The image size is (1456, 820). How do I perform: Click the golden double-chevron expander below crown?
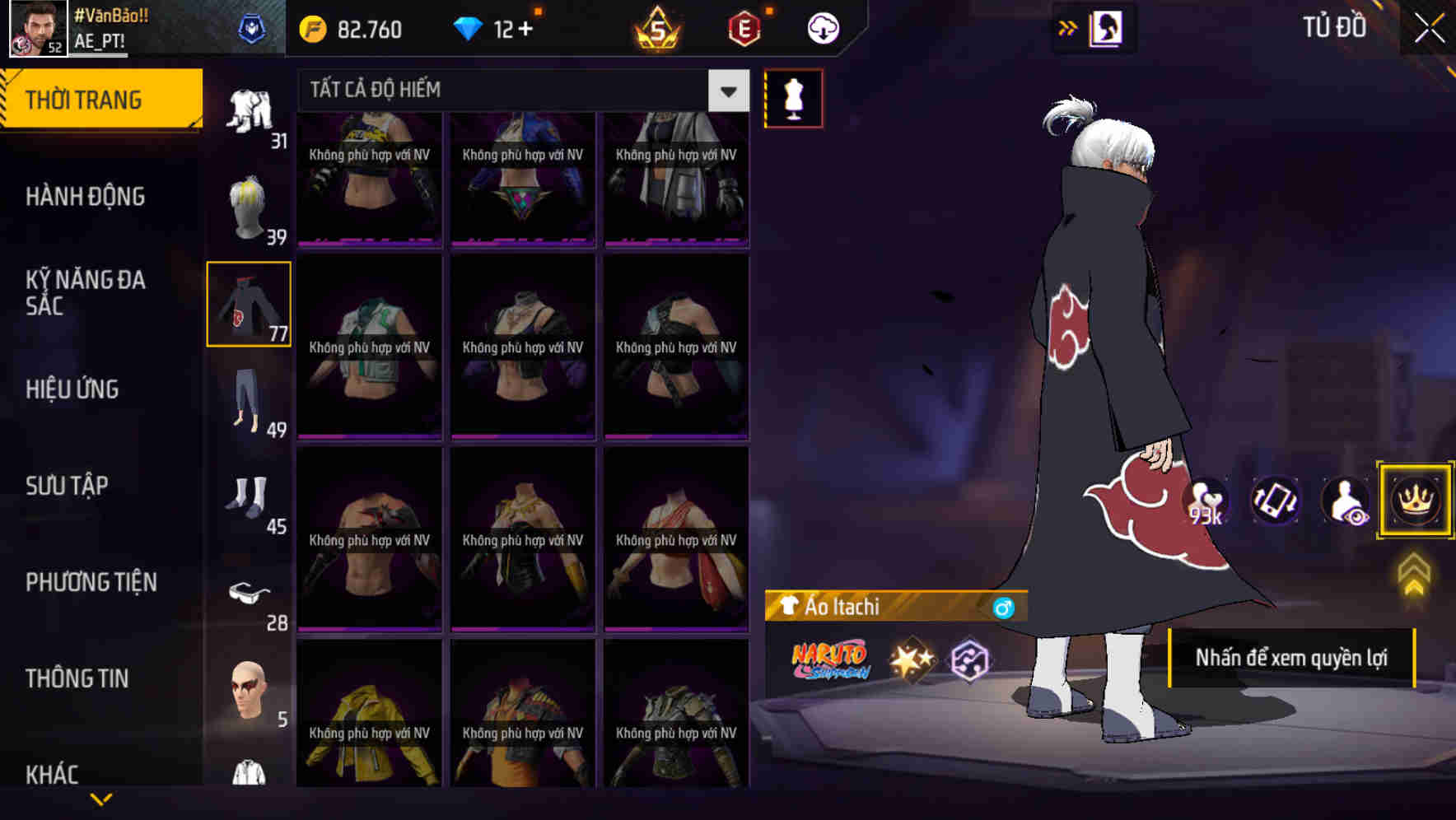click(1414, 572)
